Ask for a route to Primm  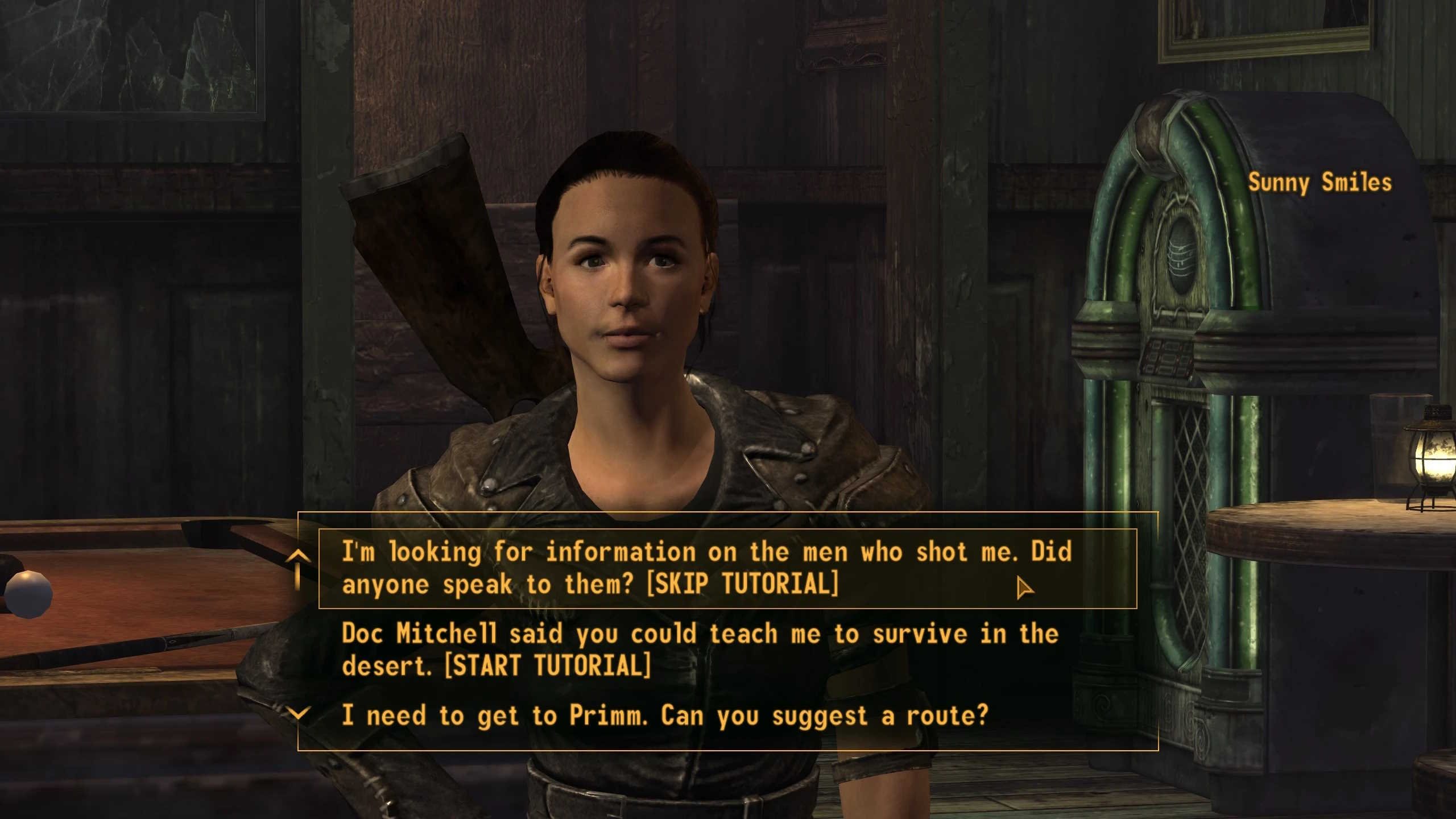coord(664,715)
